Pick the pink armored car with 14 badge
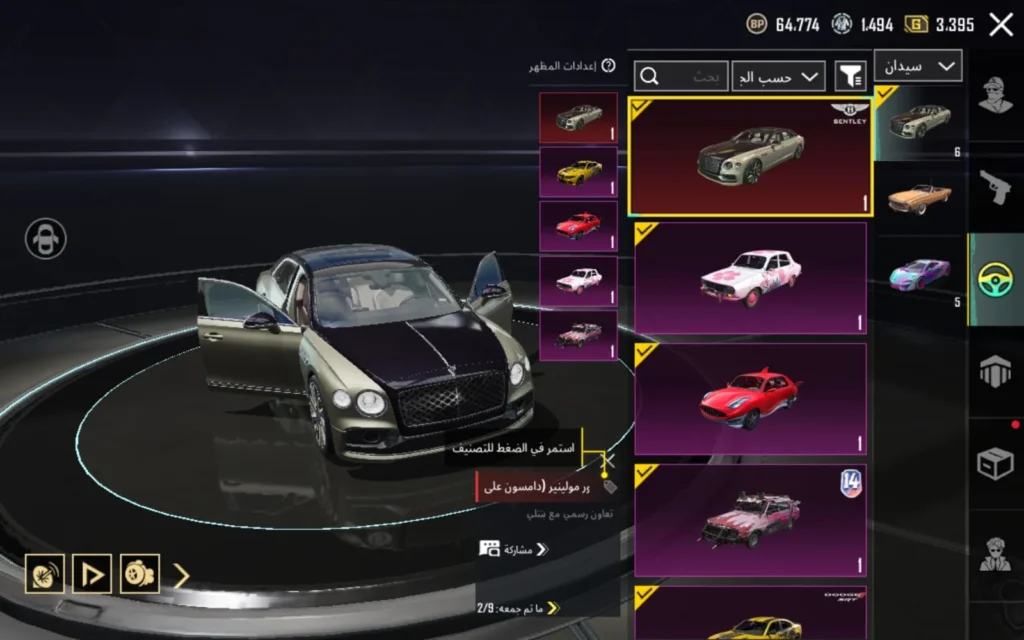Screen dimensions: 1024x640 point(750,519)
